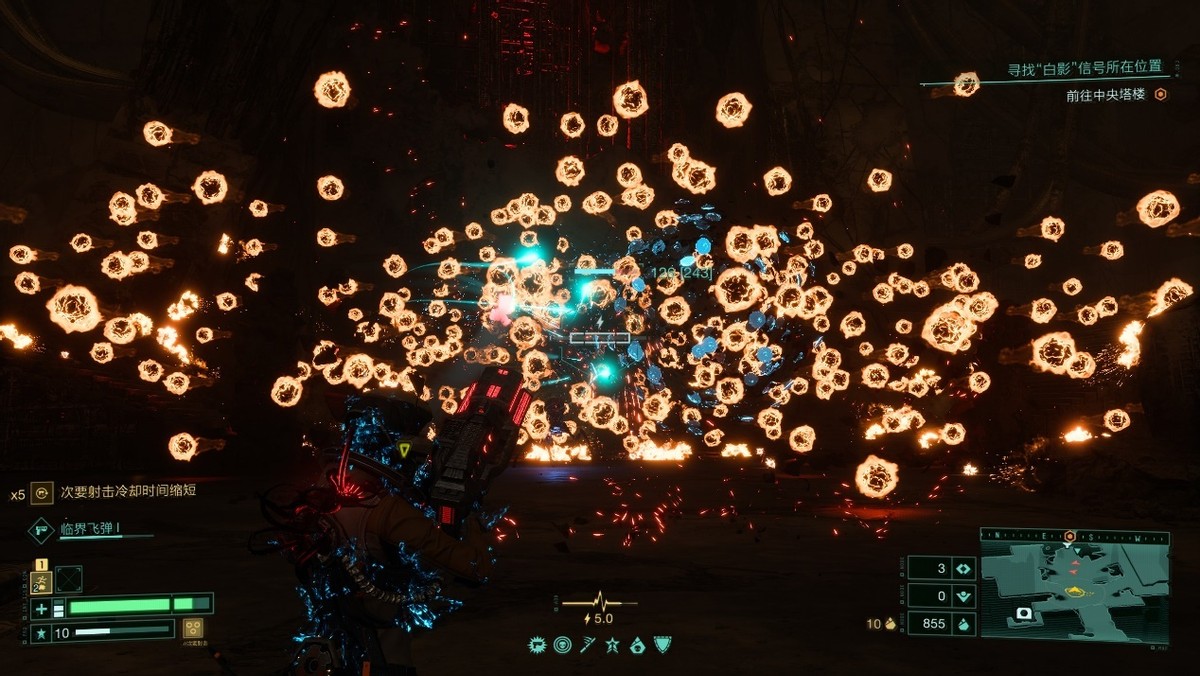Screen dimensions: 1200x676
Task: Click the white marker on the minimap
Action: [x=1023, y=613]
